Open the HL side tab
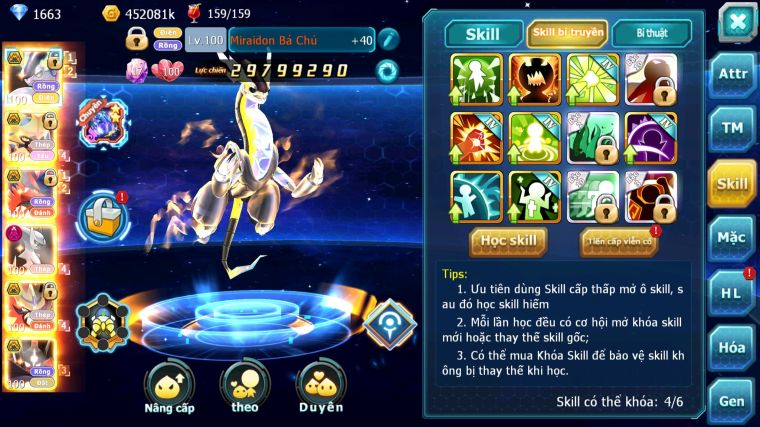The image size is (760, 427). 732,293
